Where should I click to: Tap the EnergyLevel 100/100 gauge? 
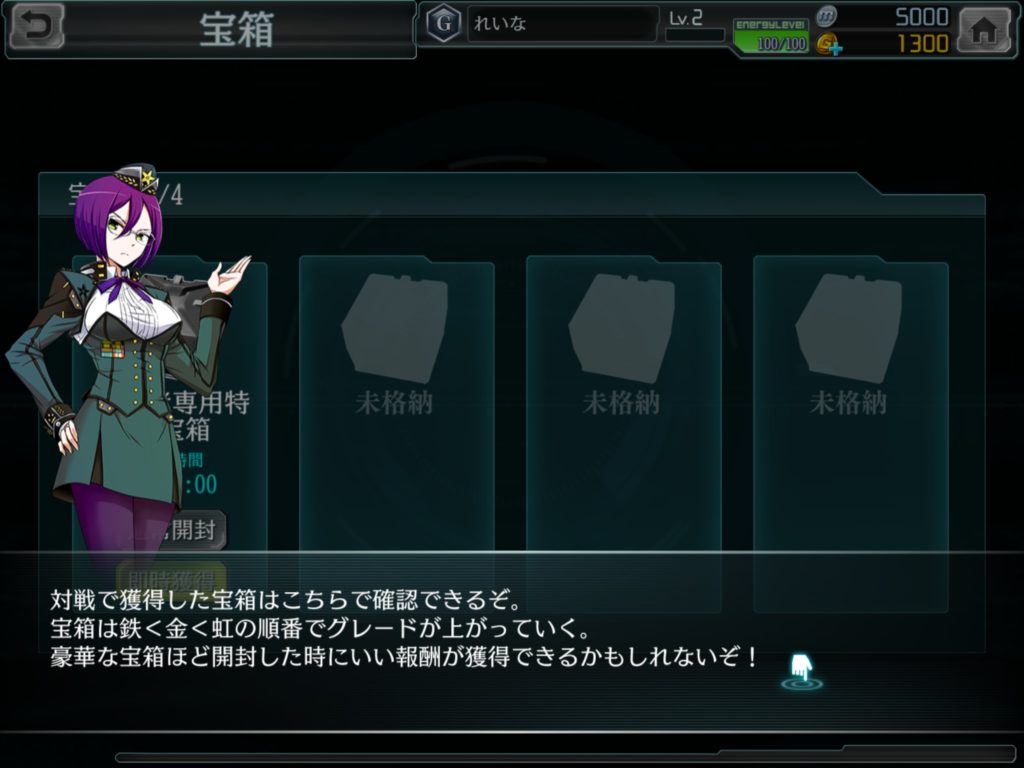[770, 35]
